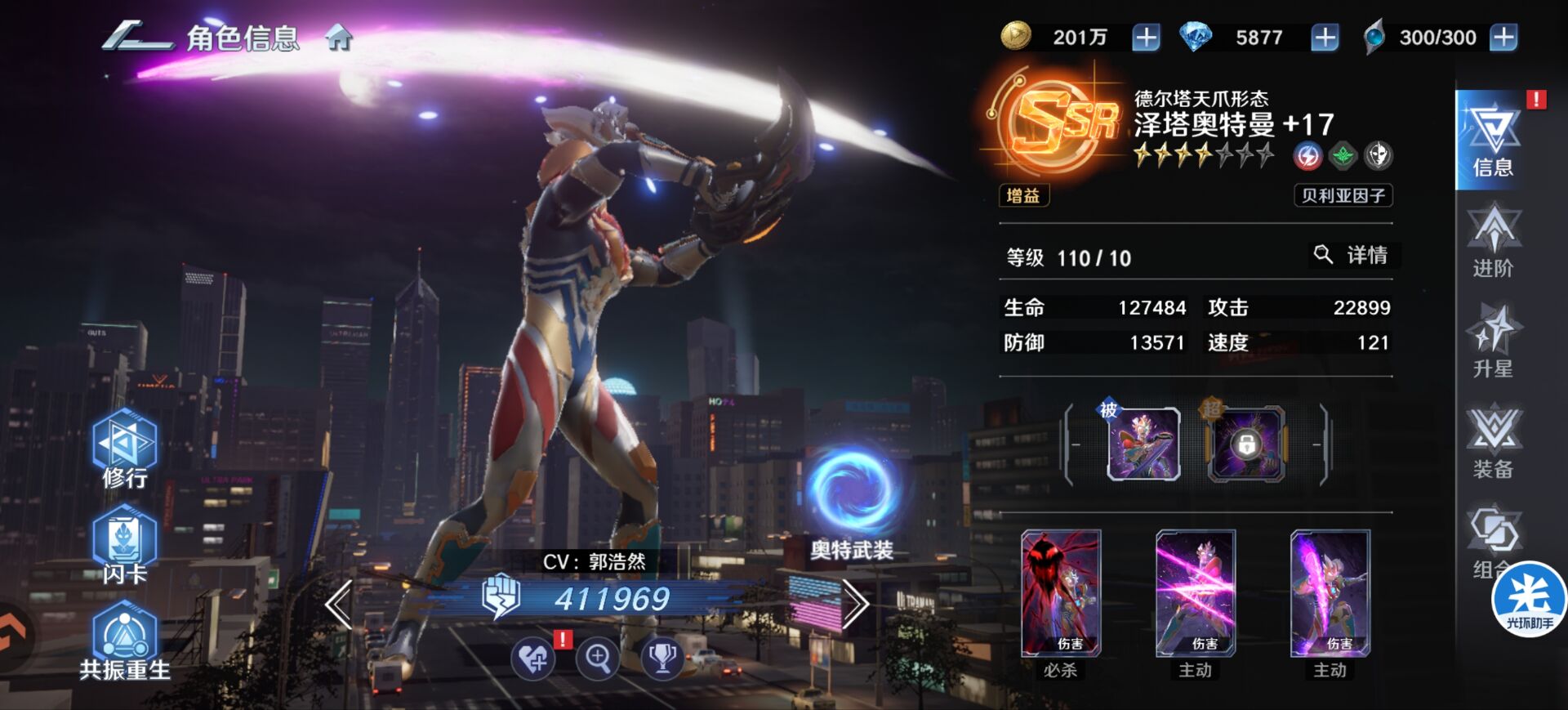Open the magnifier zoom view button
This screenshot has width=1568, height=710.
(x=598, y=658)
